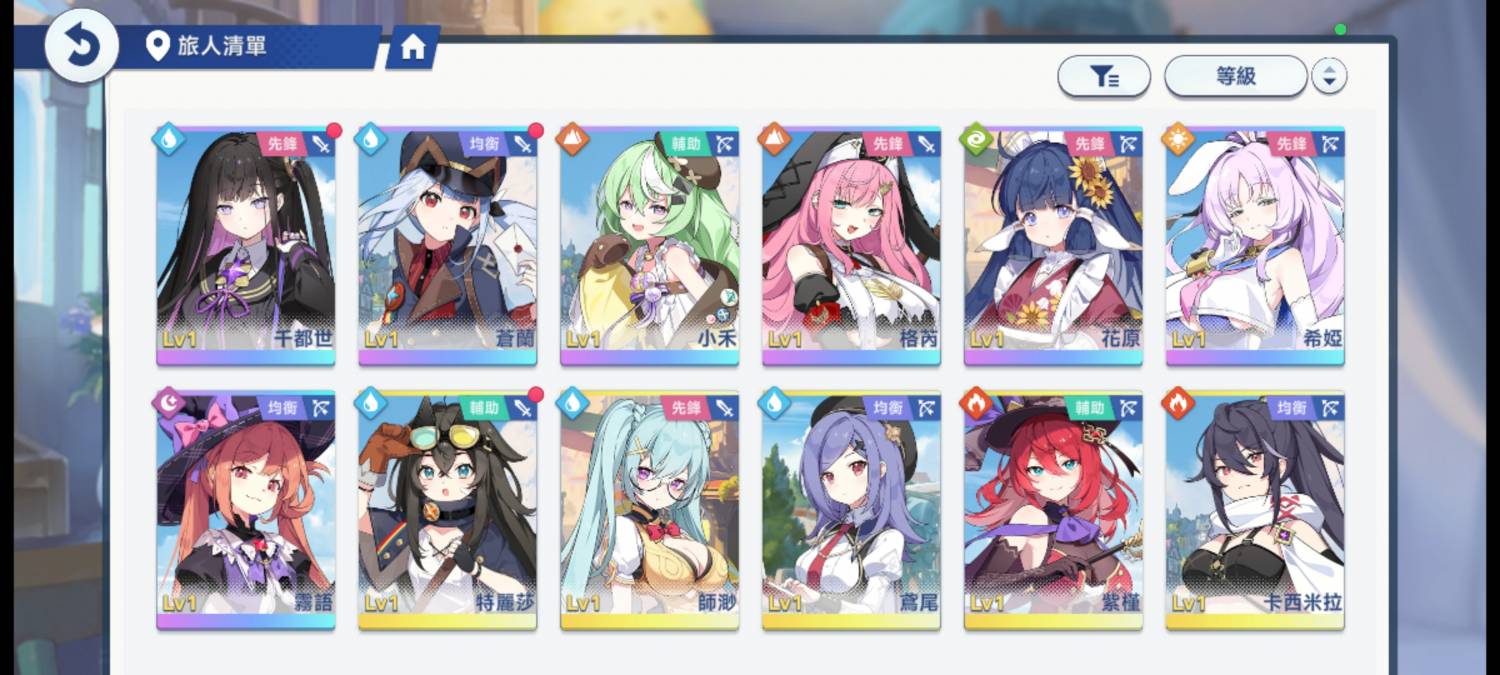Select the 千都世 character card
This screenshot has width=1500, height=675.
246,245
